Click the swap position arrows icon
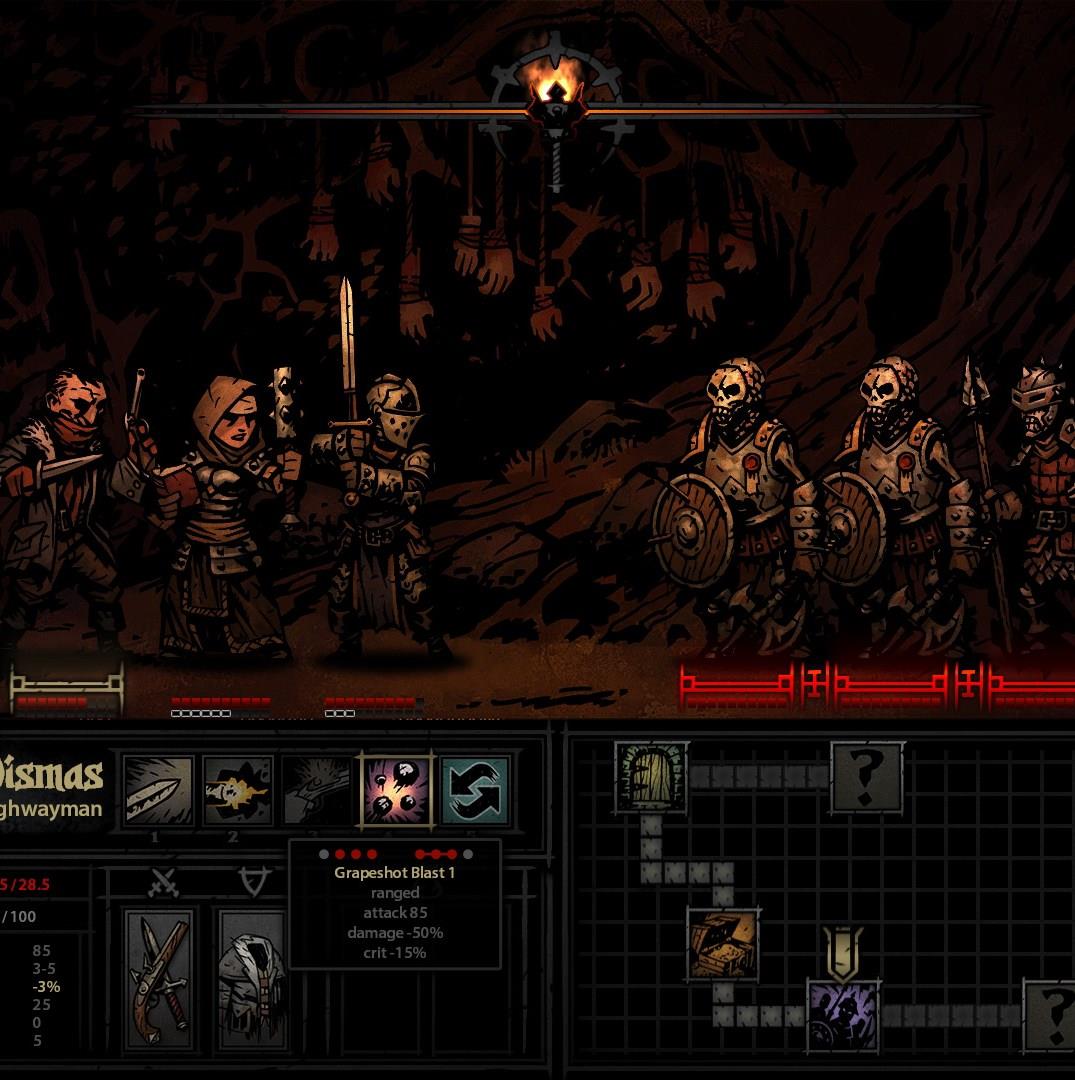 475,789
